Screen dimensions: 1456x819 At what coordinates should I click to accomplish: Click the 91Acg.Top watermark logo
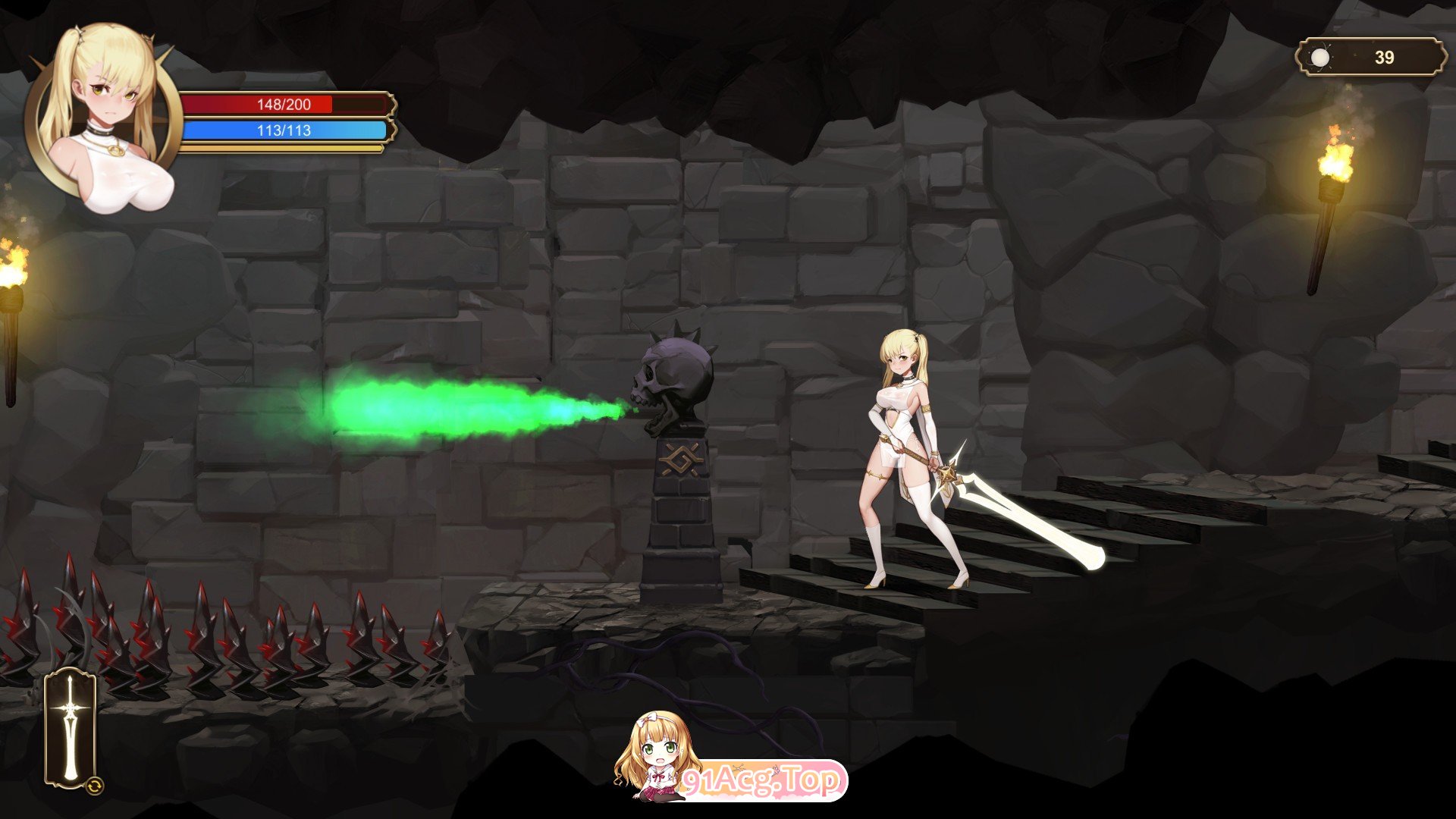(x=762, y=780)
